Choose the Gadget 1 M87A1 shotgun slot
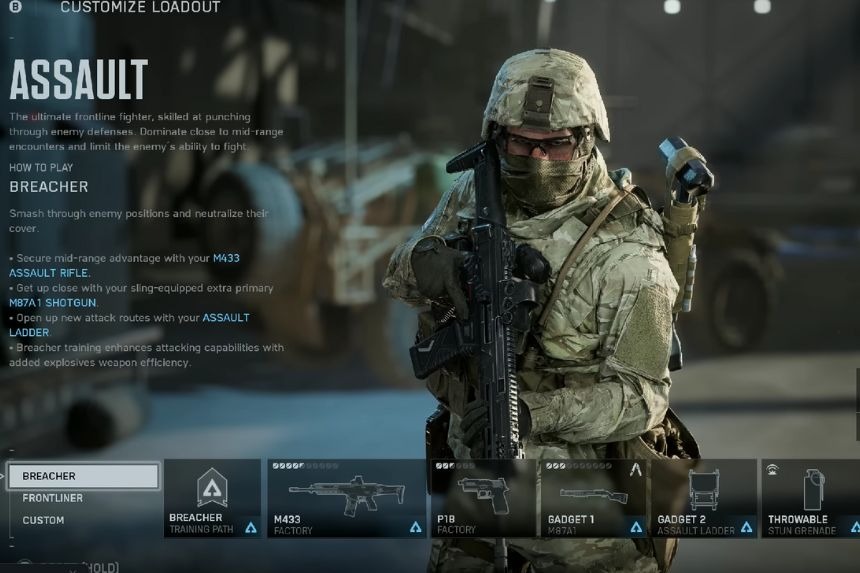 [x=593, y=498]
